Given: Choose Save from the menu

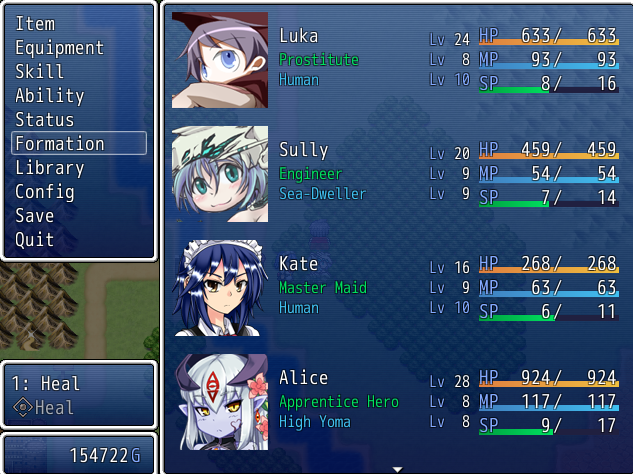Looking at the screenshot, I should (35, 215).
